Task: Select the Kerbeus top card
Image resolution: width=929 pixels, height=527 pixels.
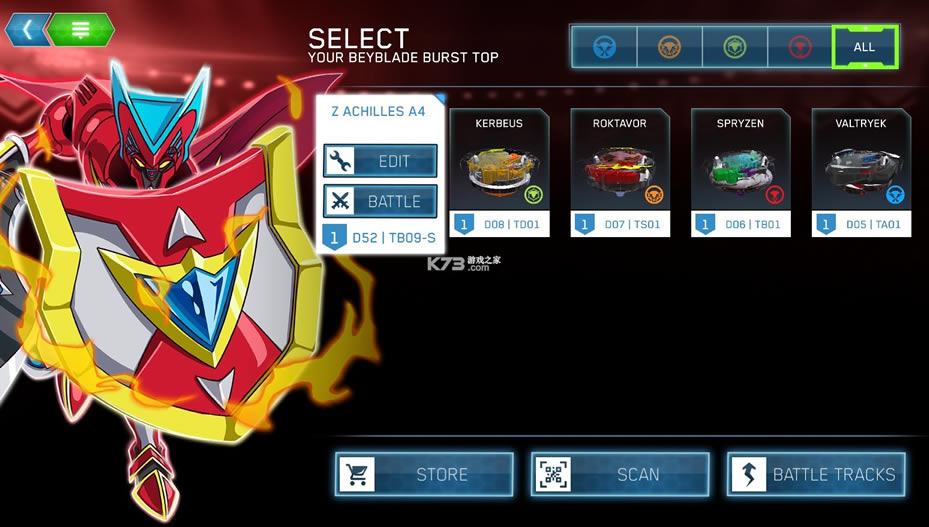Action: tap(499, 172)
